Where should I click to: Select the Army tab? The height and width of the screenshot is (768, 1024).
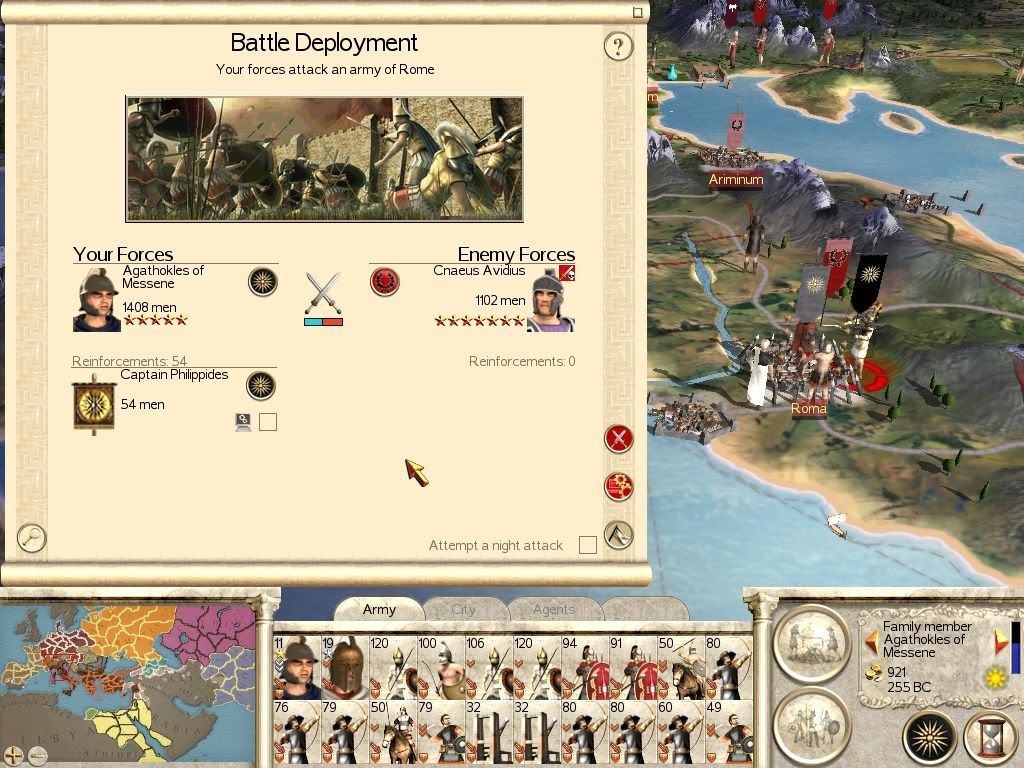click(x=379, y=609)
